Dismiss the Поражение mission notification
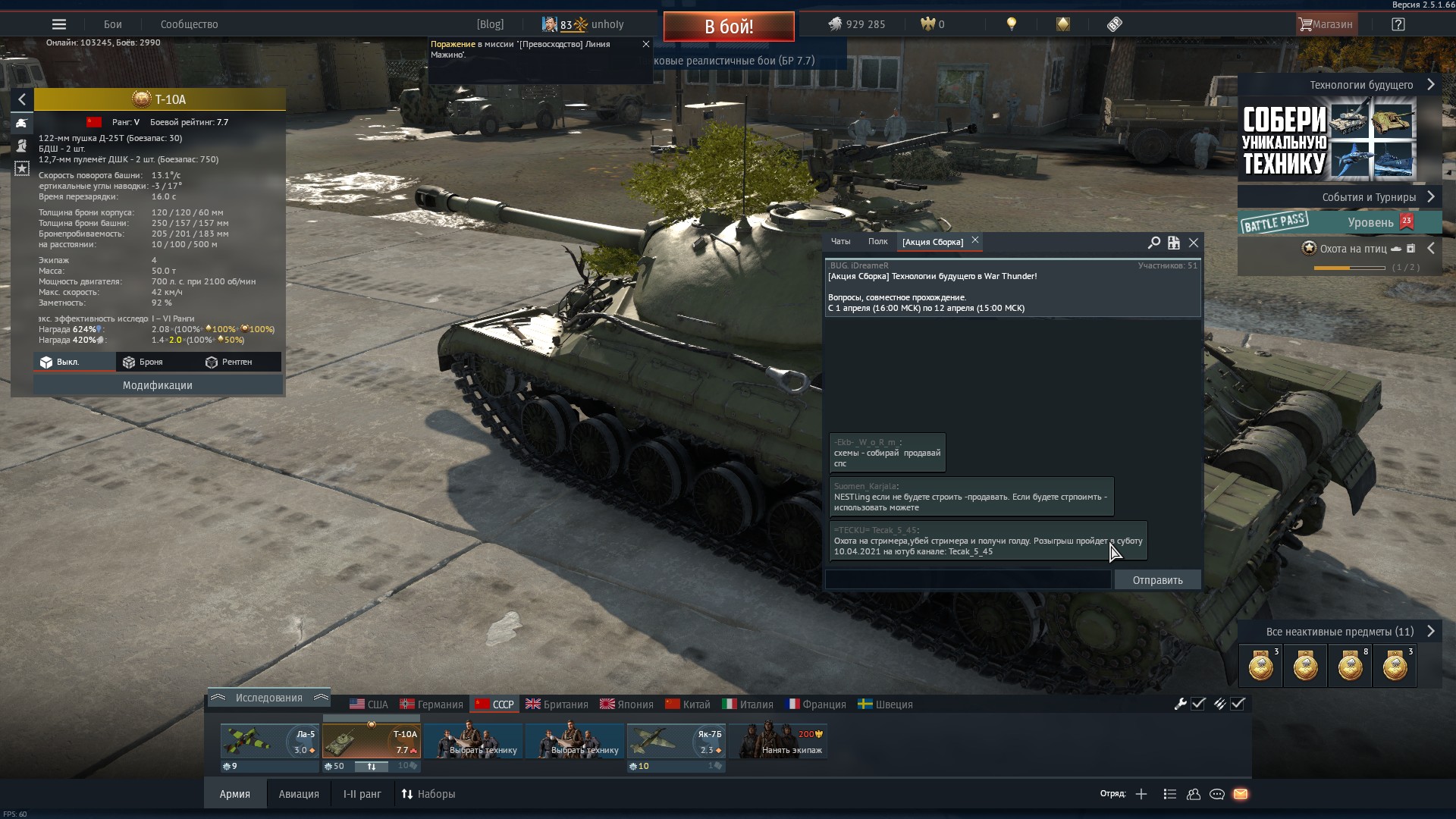Image resolution: width=1456 pixels, height=819 pixels. click(646, 44)
